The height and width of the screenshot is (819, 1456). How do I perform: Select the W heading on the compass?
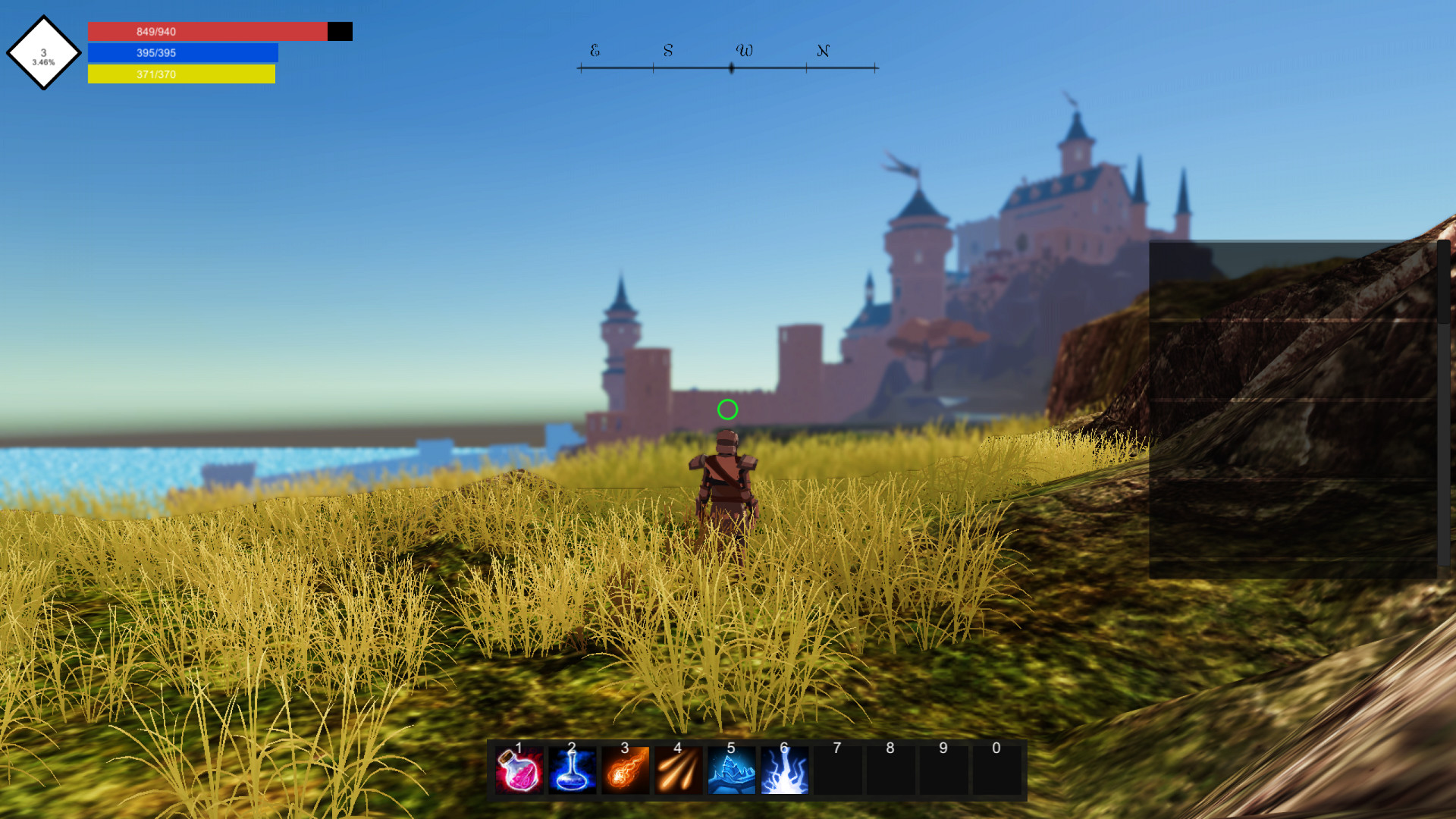coord(745,51)
